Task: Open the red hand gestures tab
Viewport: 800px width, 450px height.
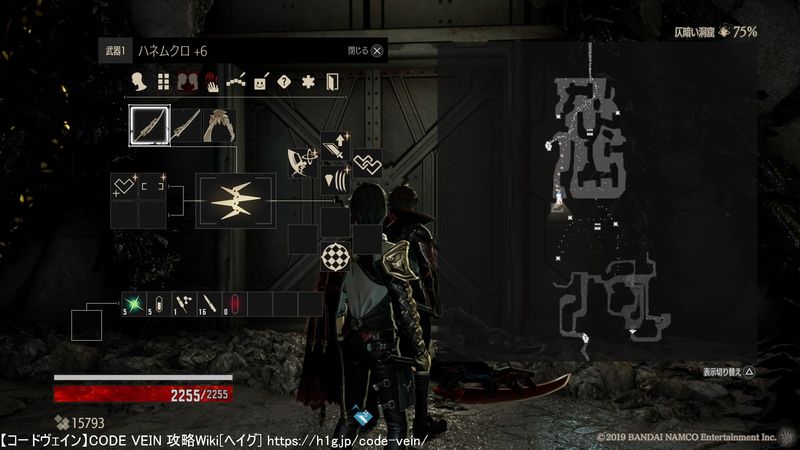Action: coord(212,82)
